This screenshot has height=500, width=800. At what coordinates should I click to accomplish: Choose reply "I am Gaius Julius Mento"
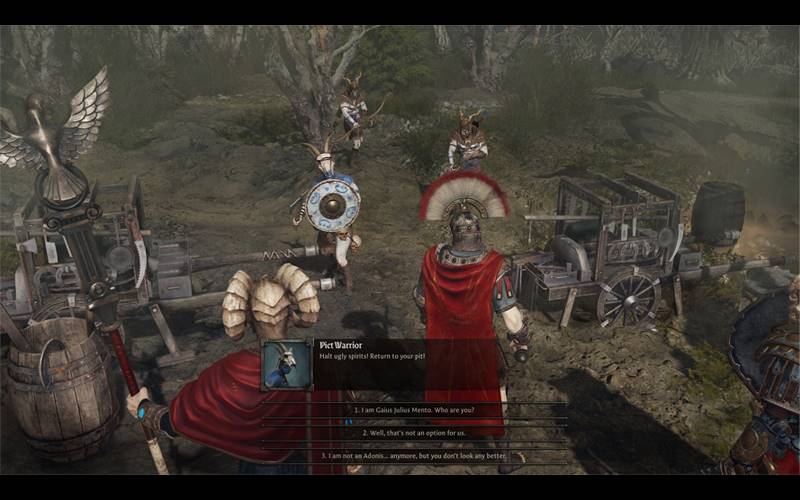pos(414,410)
